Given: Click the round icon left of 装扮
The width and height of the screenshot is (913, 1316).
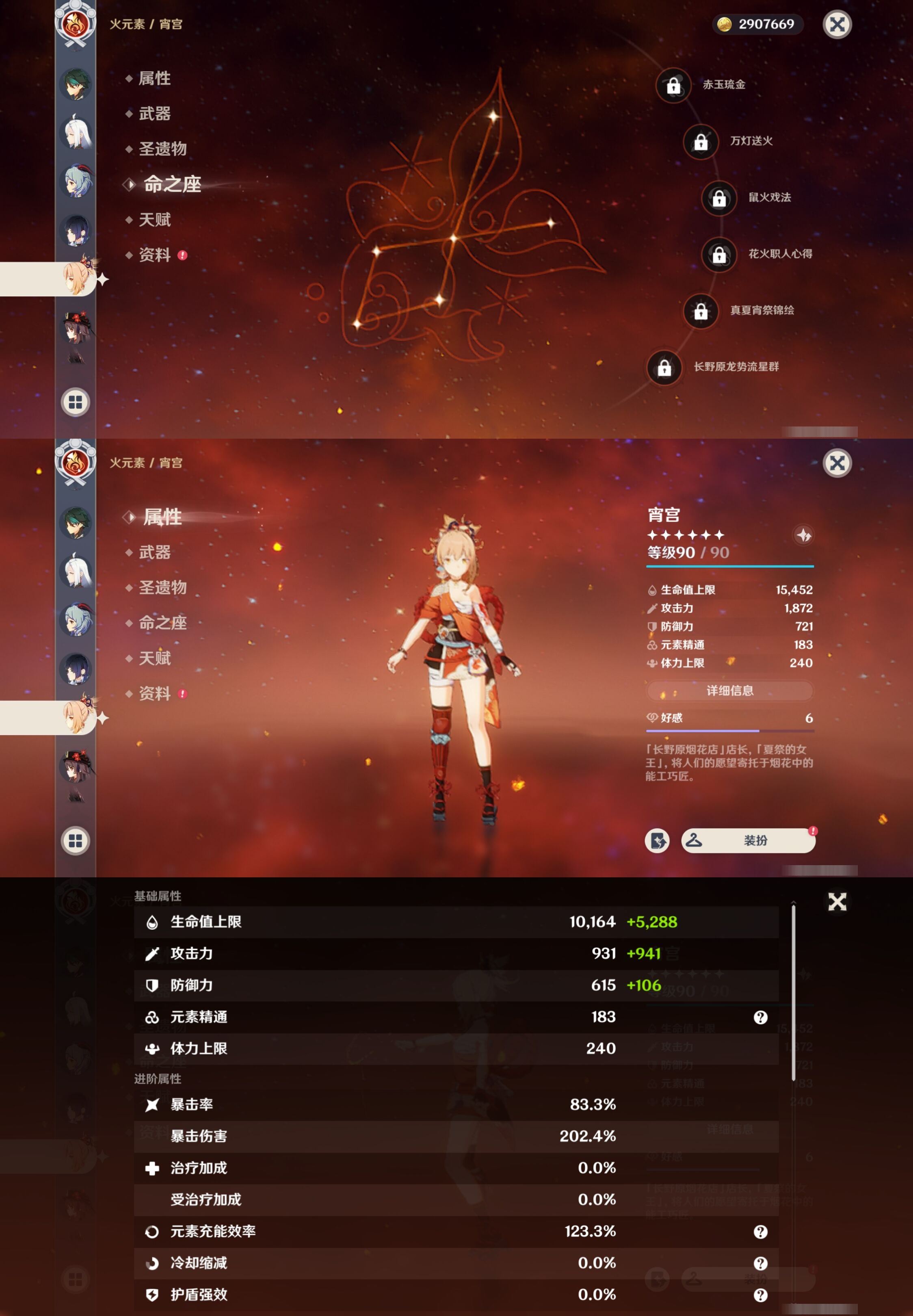Looking at the screenshot, I should 657,840.
